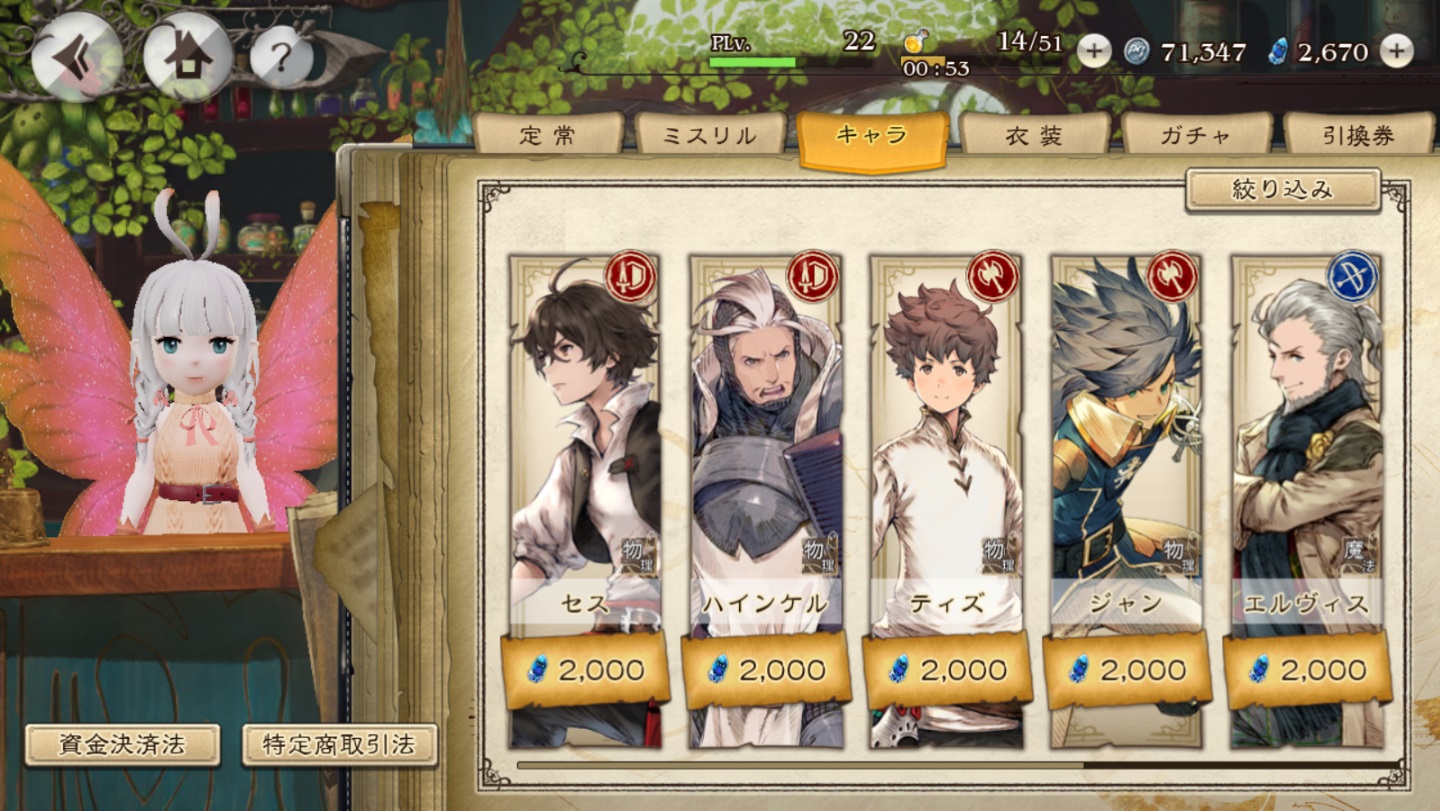View the 特定商取引法 notice
The height and width of the screenshot is (811, 1440).
[x=340, y=745]
